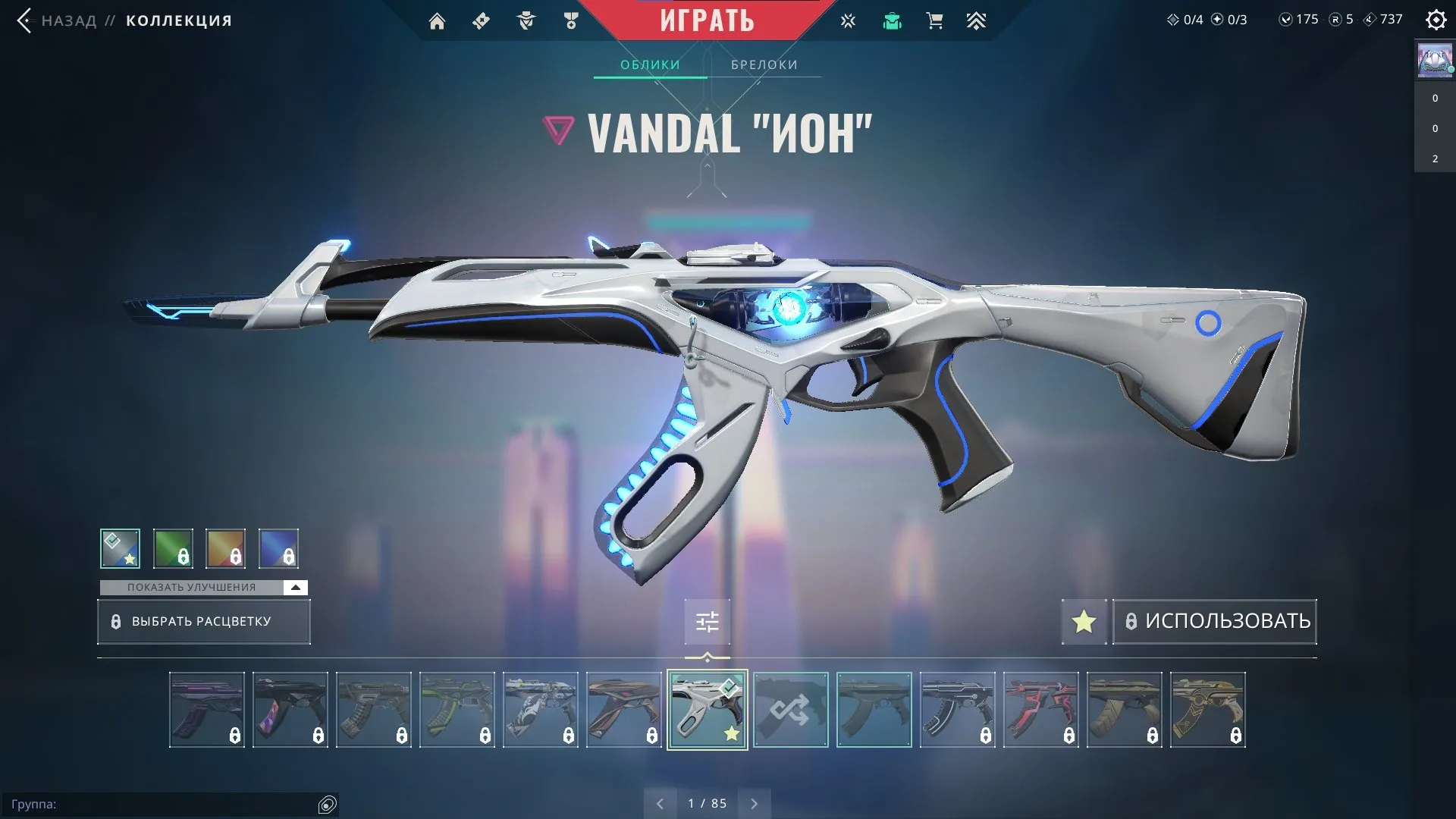Screen dimensions: 1456x819
Task: Click the equipped default color swatch
Action: pyautogui.click(x=120, y=548)
